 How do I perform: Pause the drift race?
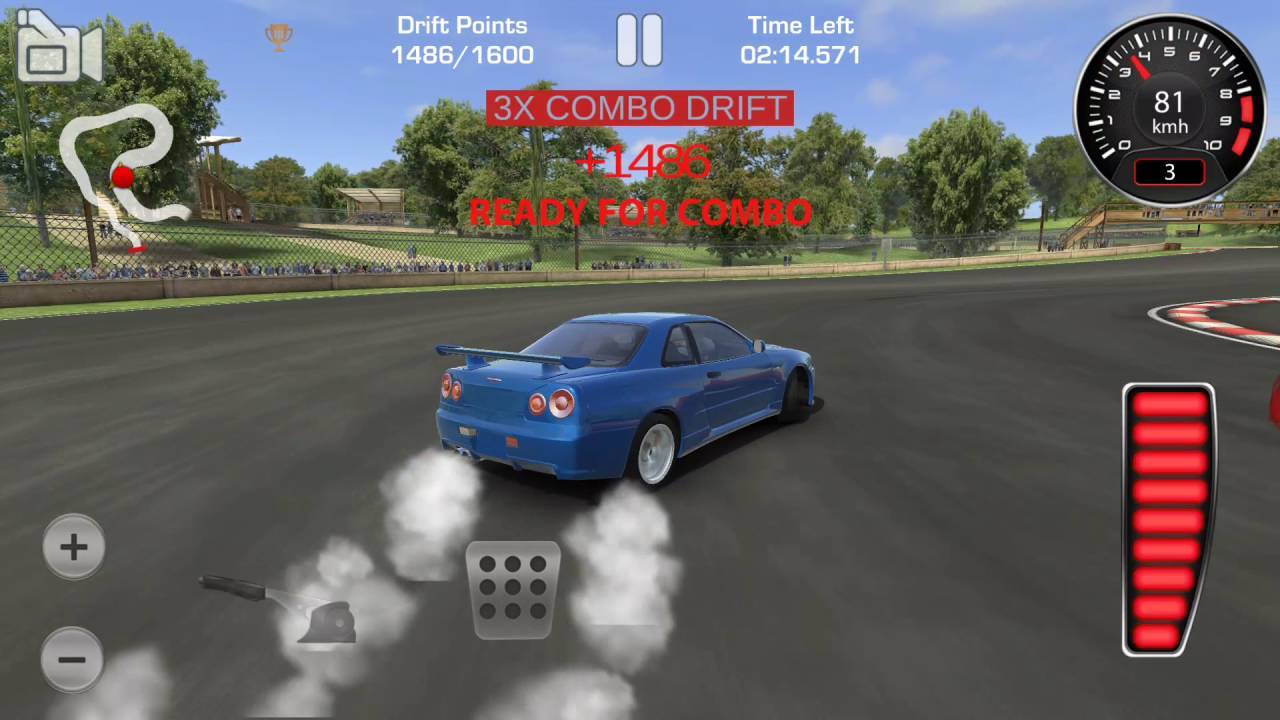tap(639, 41)
